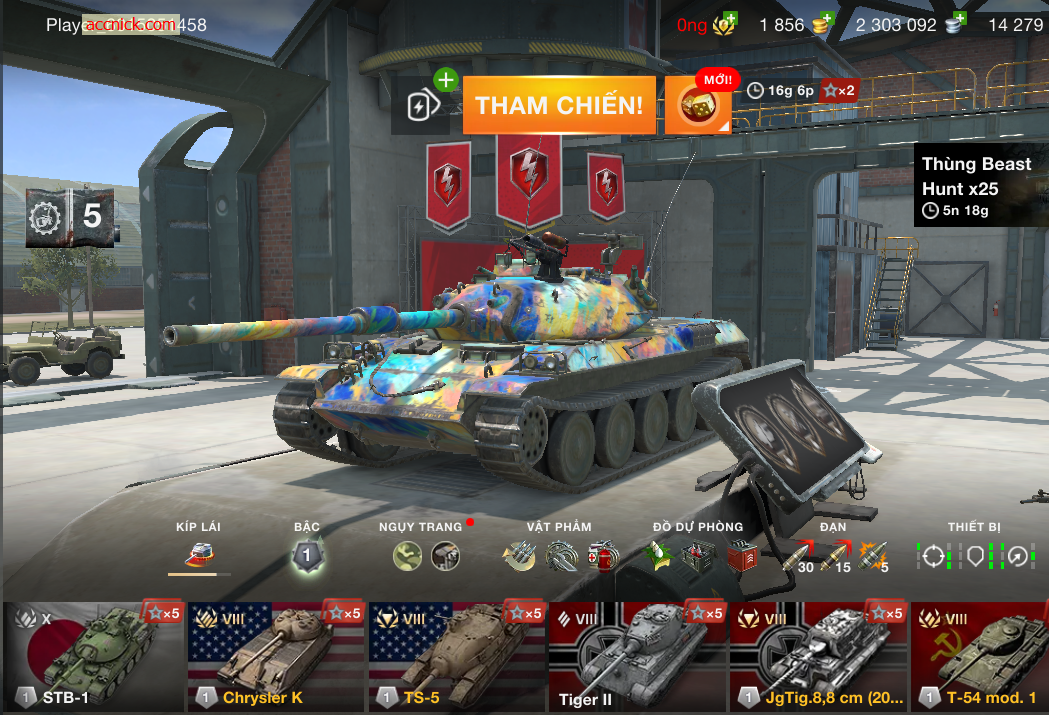Image resolution: width=1049 pixels, height=715 pixels.
Task: Buy gold using the plus button
Action: (x=824, y=22)
